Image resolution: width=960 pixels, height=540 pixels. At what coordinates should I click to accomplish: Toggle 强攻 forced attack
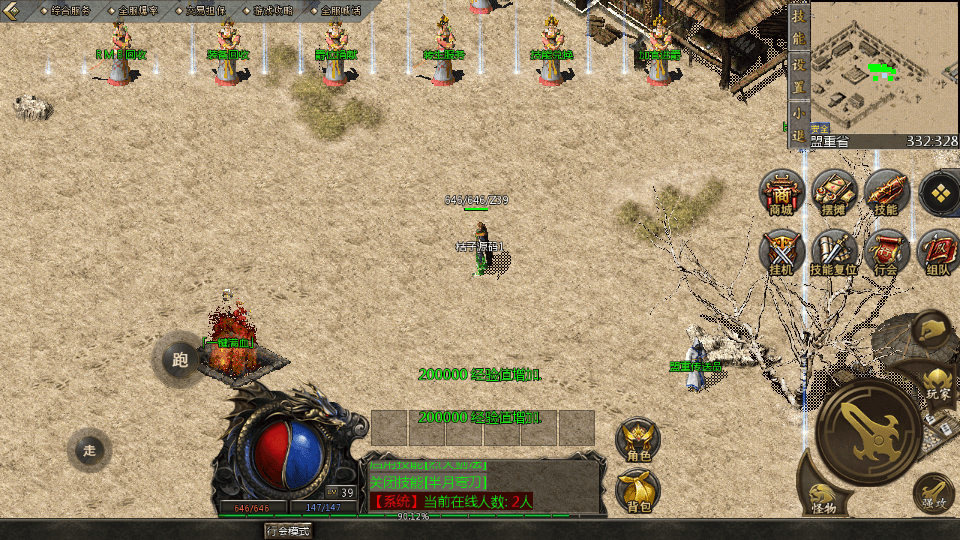[932, 492]
